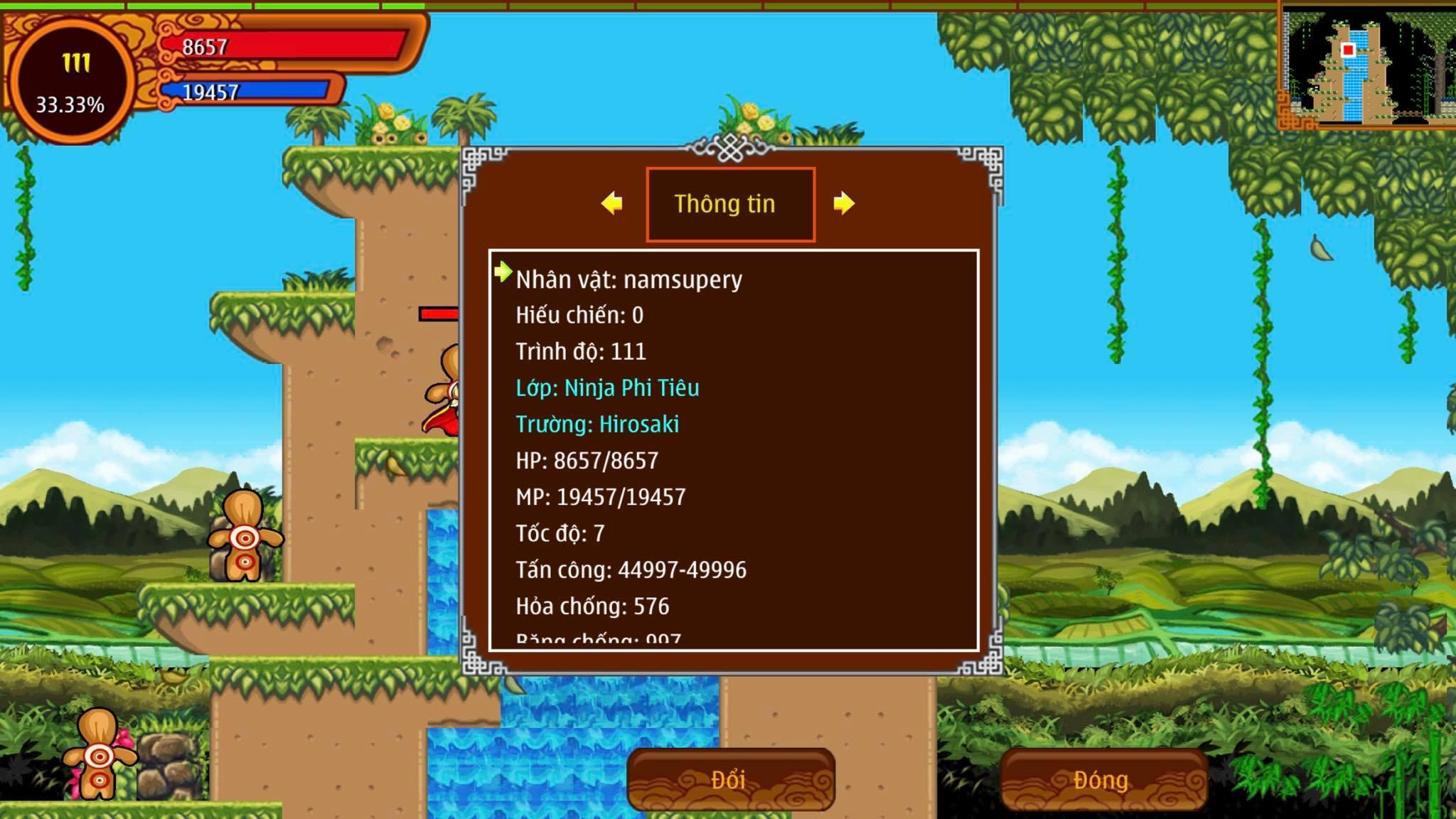Viewport: 1456px width, 819px height.
Task: Select the Hiếu chiến: 0 row
Action: click(x=579, y=315)
